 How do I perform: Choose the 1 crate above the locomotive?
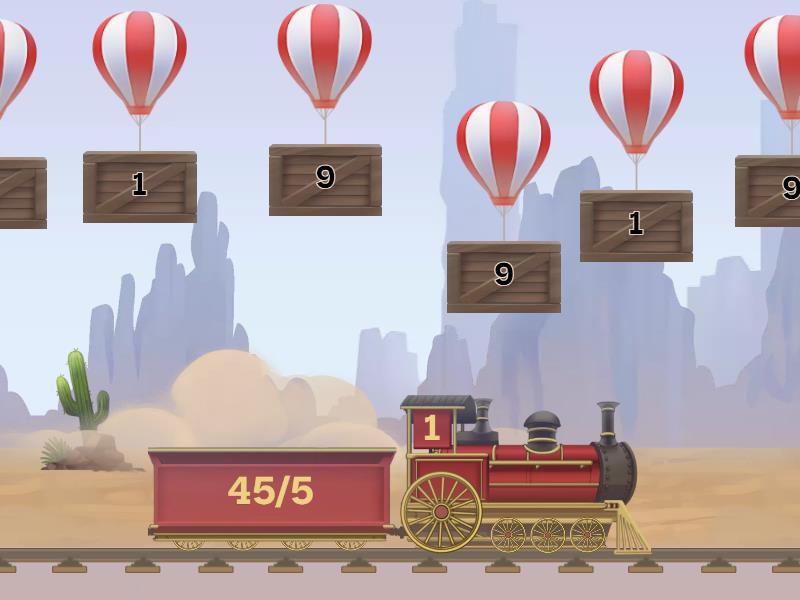(x=636, y=225)
